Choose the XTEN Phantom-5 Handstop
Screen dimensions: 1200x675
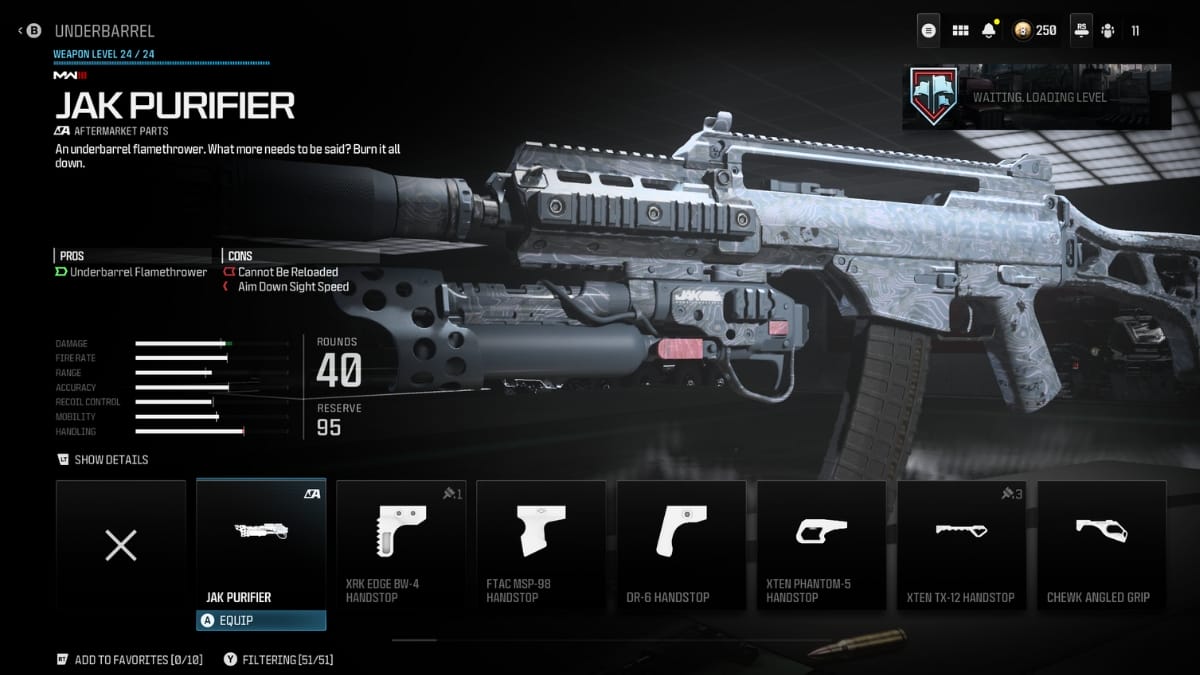[x=821, y=544]
